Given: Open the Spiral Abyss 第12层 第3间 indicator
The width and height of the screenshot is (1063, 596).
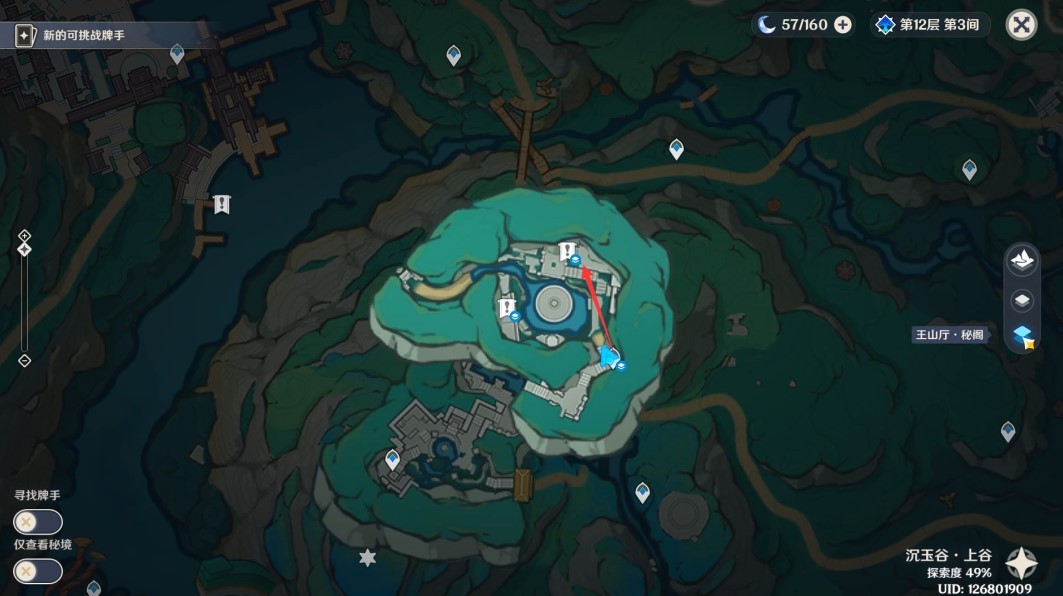Looking at the screenshot, I should point(926,25).
